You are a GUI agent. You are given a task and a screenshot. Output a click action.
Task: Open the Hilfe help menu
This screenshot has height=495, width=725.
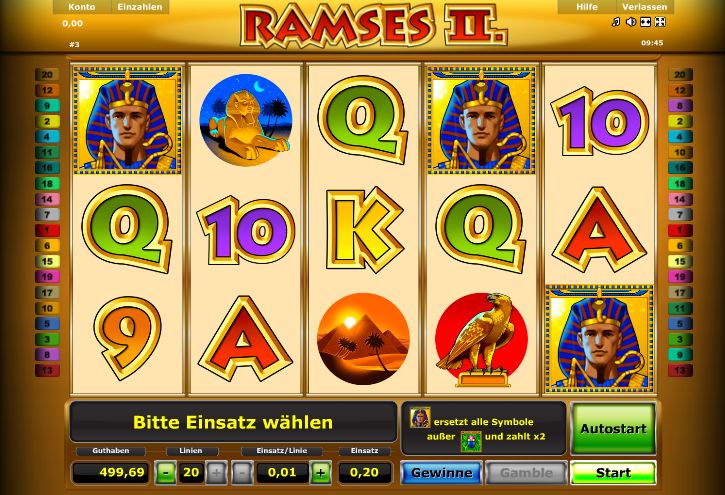point(586,7)
